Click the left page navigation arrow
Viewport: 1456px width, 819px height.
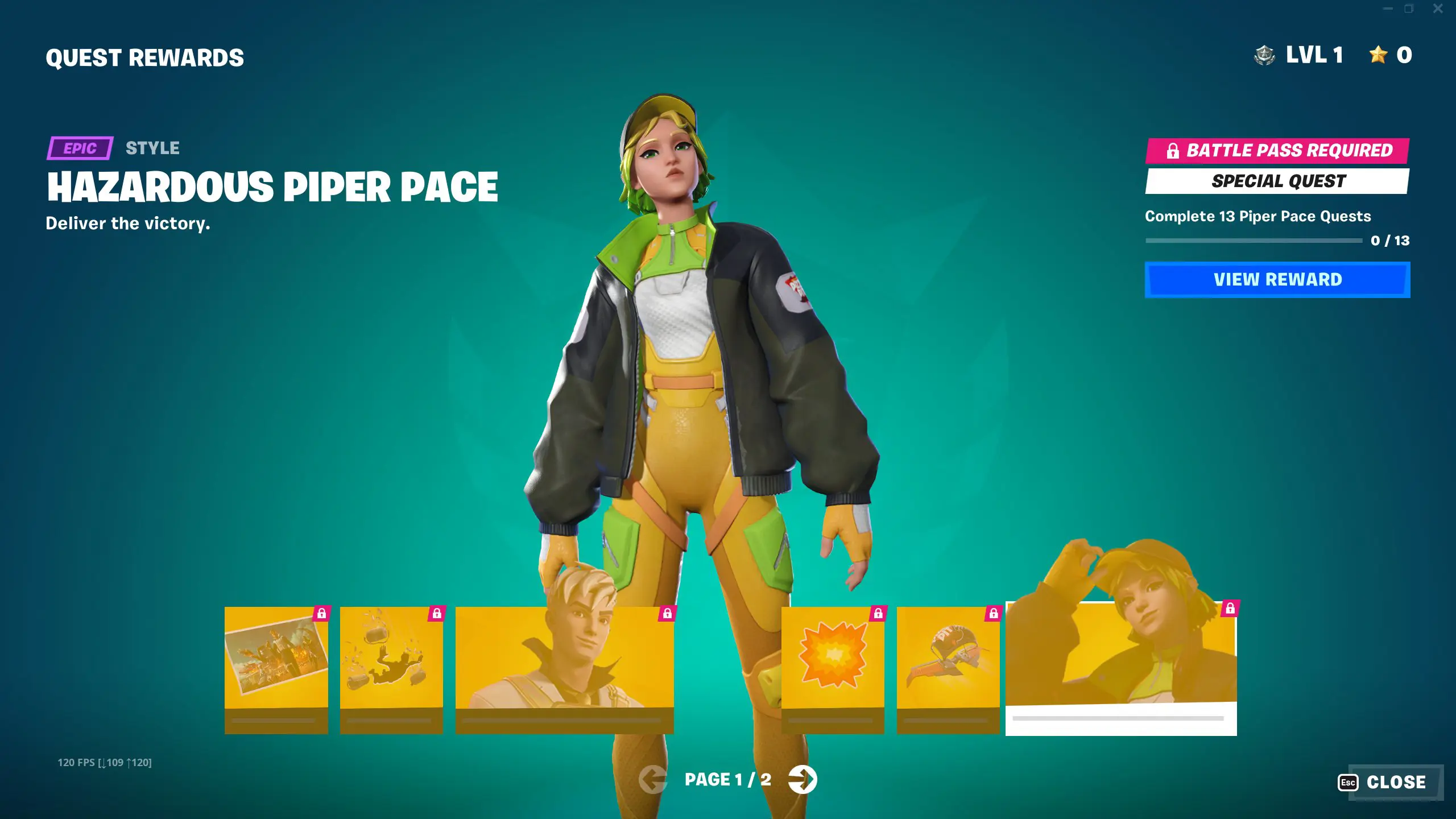(x=652, y=781)
